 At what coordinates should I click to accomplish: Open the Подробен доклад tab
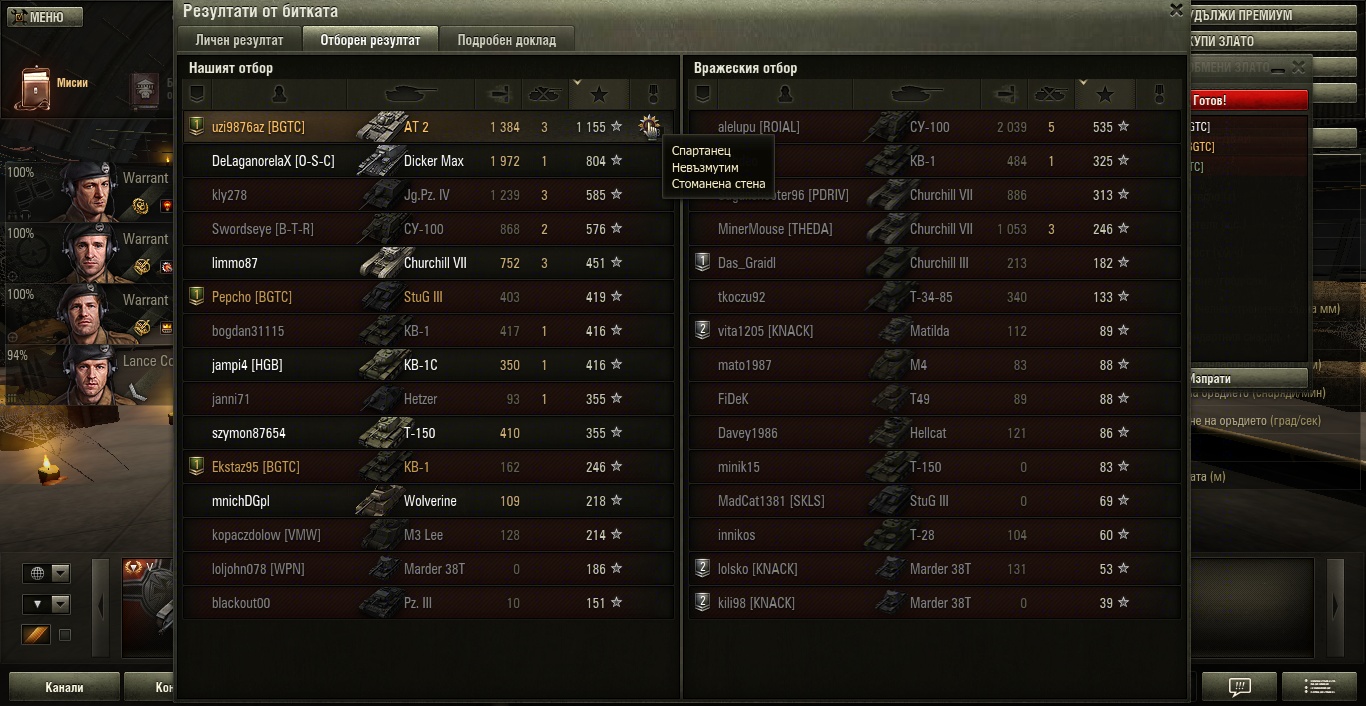pos(507,40)
